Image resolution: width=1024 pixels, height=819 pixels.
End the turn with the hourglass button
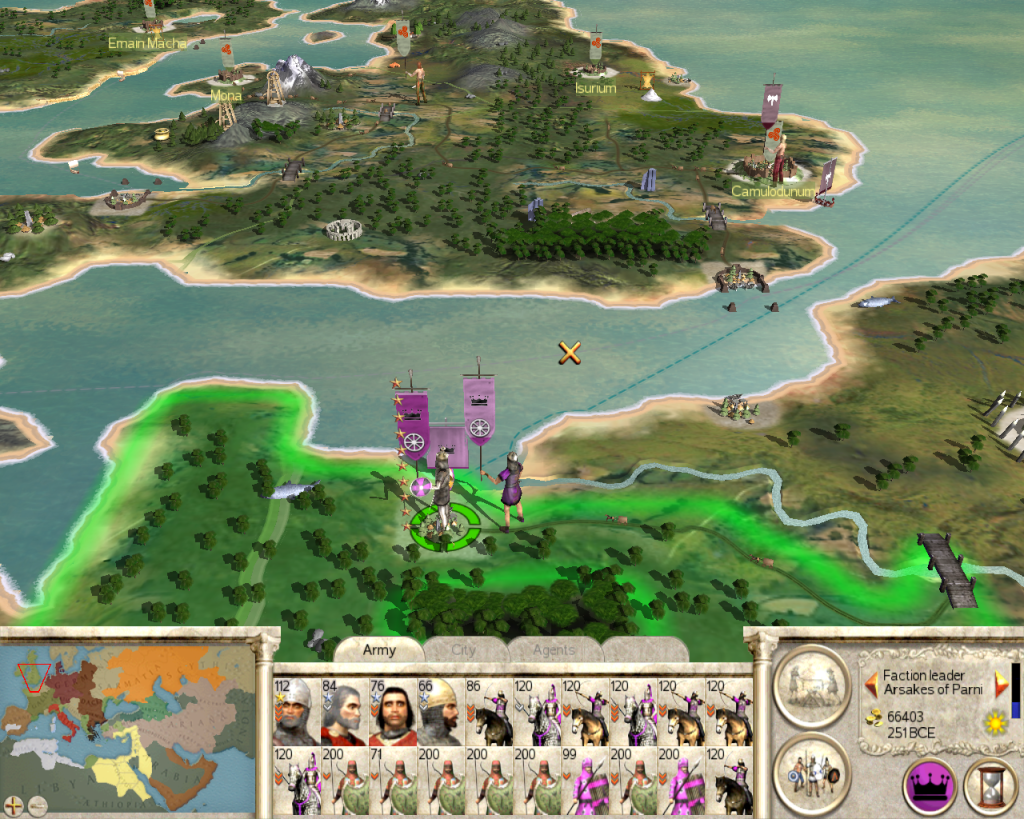click(990, 785)
